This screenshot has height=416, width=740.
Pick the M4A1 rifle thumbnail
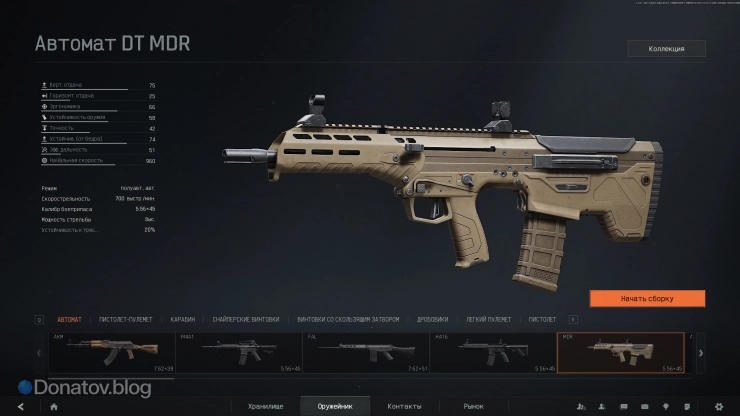[240, 352]
